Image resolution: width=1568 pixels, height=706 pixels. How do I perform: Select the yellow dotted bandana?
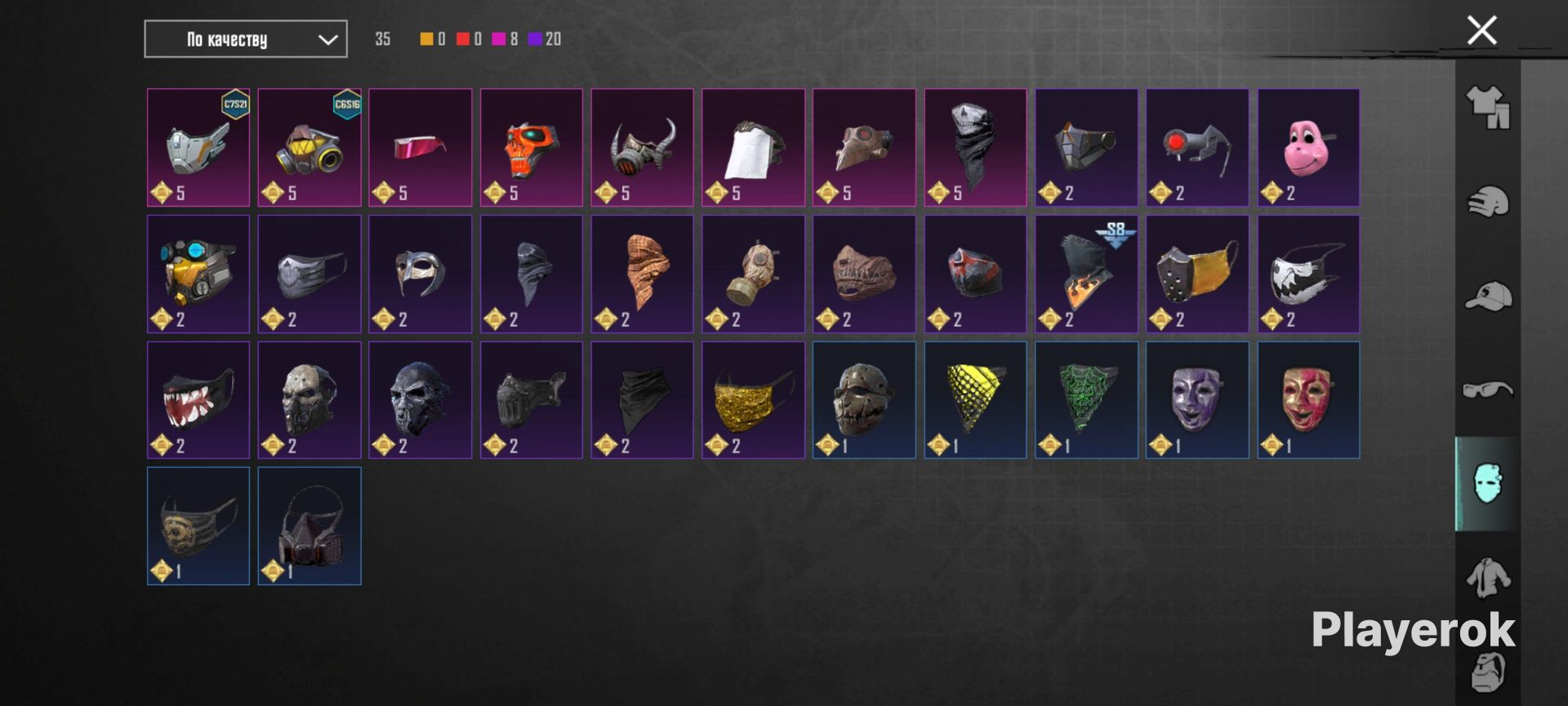(975, 400)
